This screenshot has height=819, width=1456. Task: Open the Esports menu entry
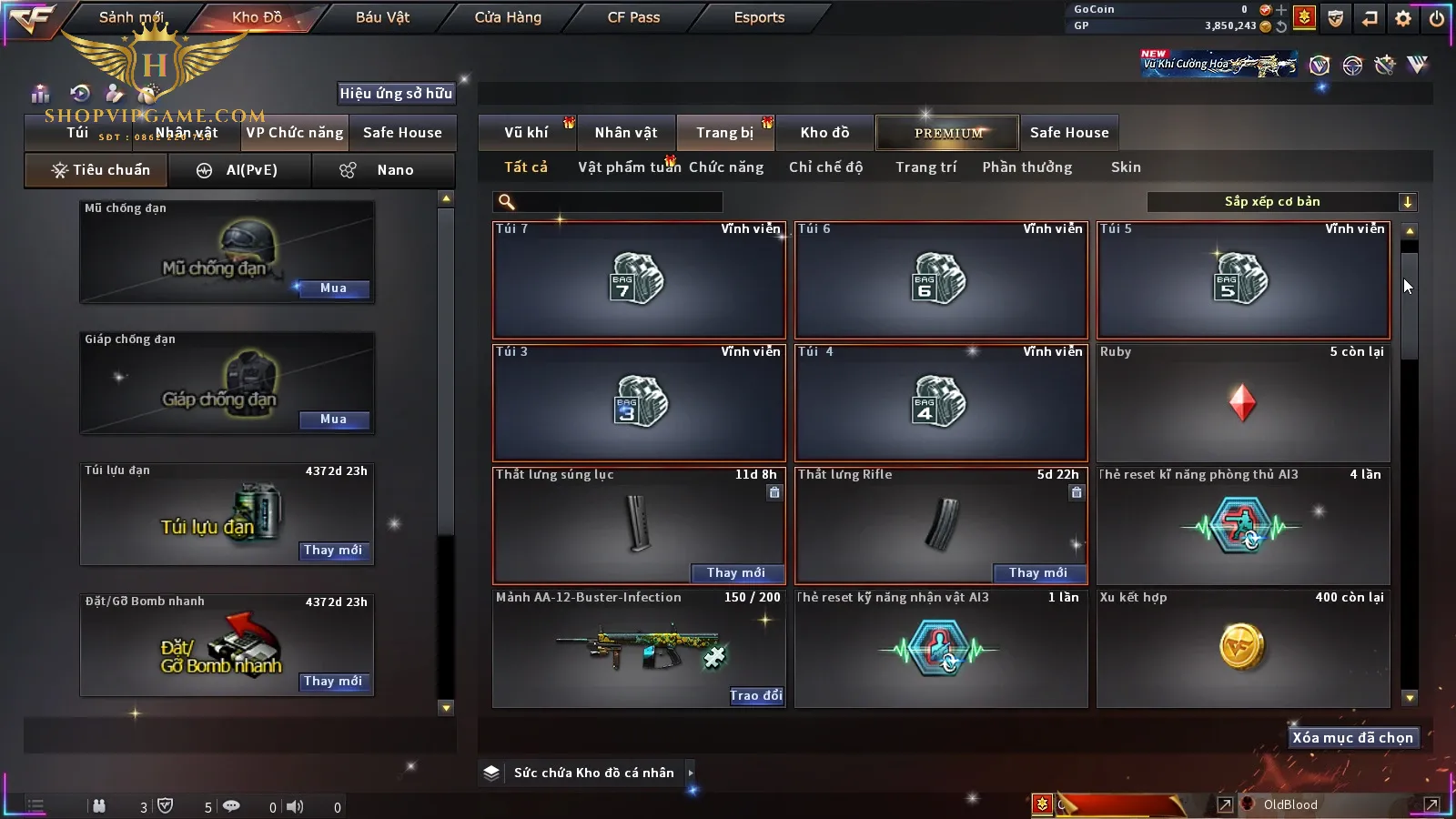click(759, 17)
